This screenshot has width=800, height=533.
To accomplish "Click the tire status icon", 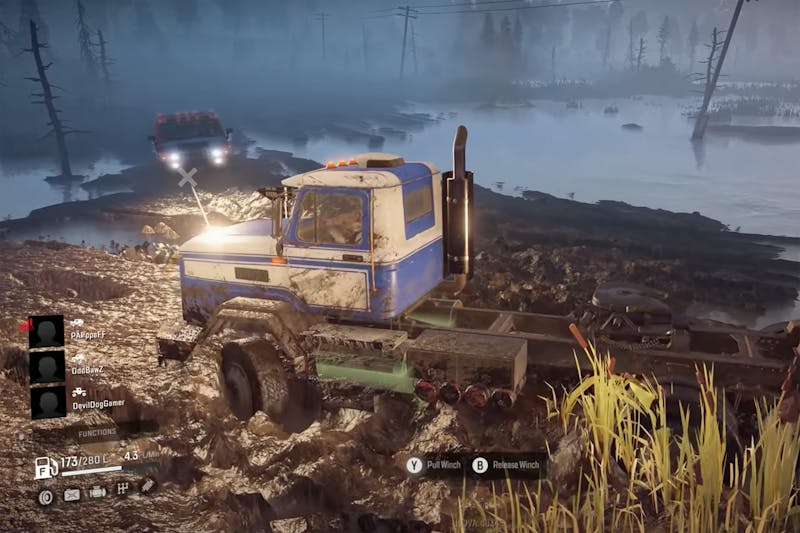I will click(46, 496).
